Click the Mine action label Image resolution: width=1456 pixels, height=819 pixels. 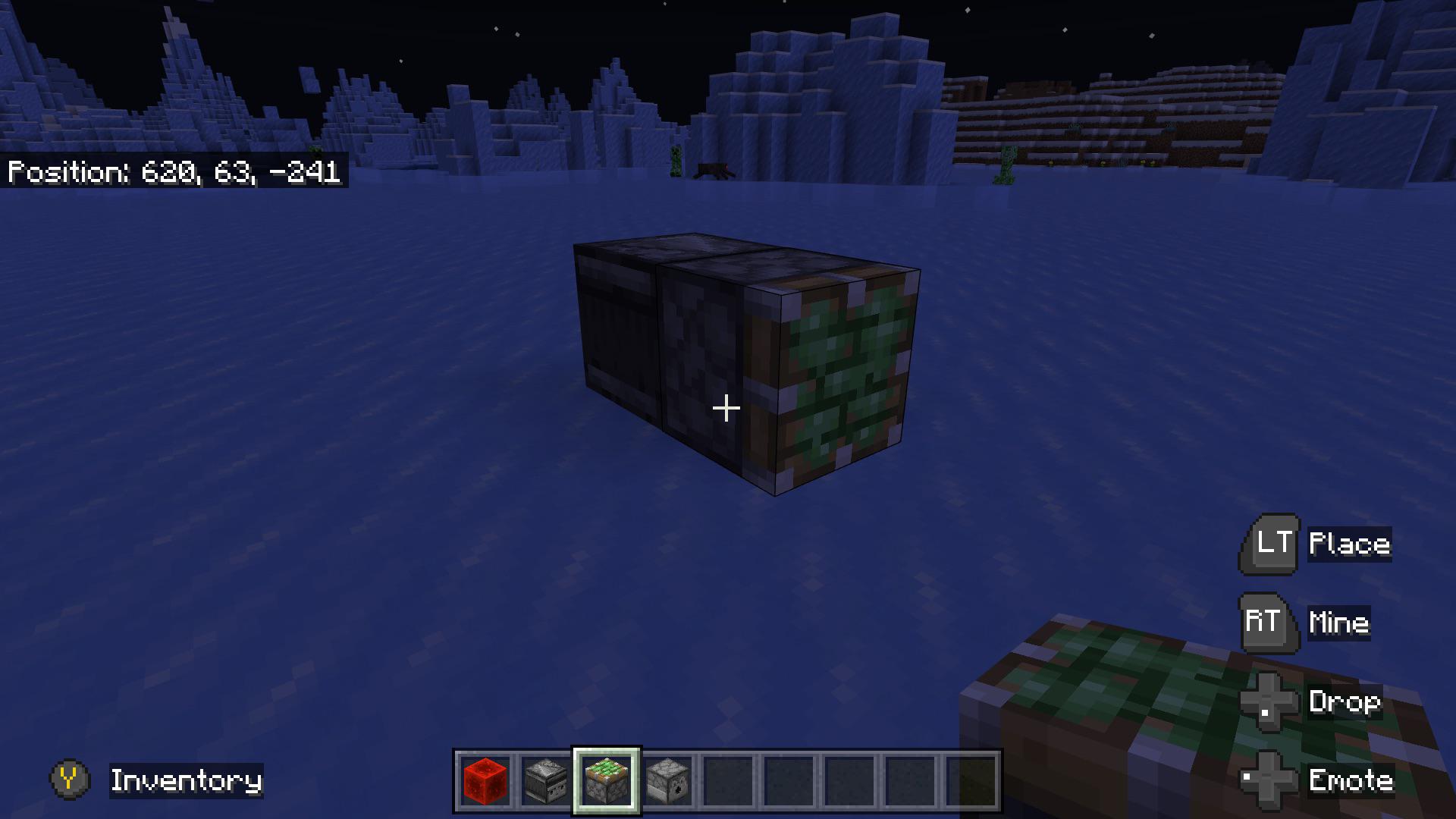click(x=1338, y=623)
